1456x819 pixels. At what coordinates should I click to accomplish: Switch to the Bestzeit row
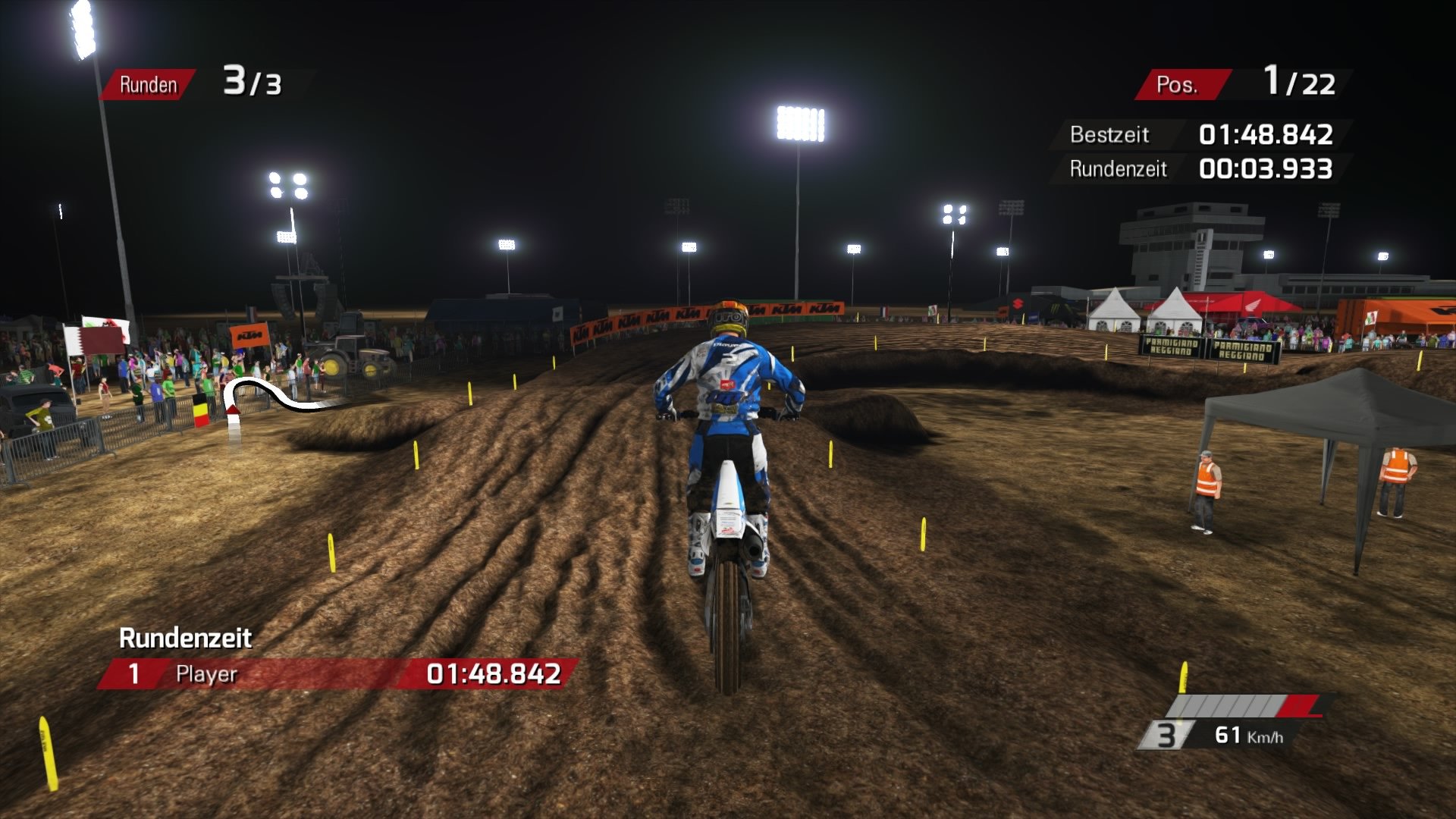[x=1109, y=135]
